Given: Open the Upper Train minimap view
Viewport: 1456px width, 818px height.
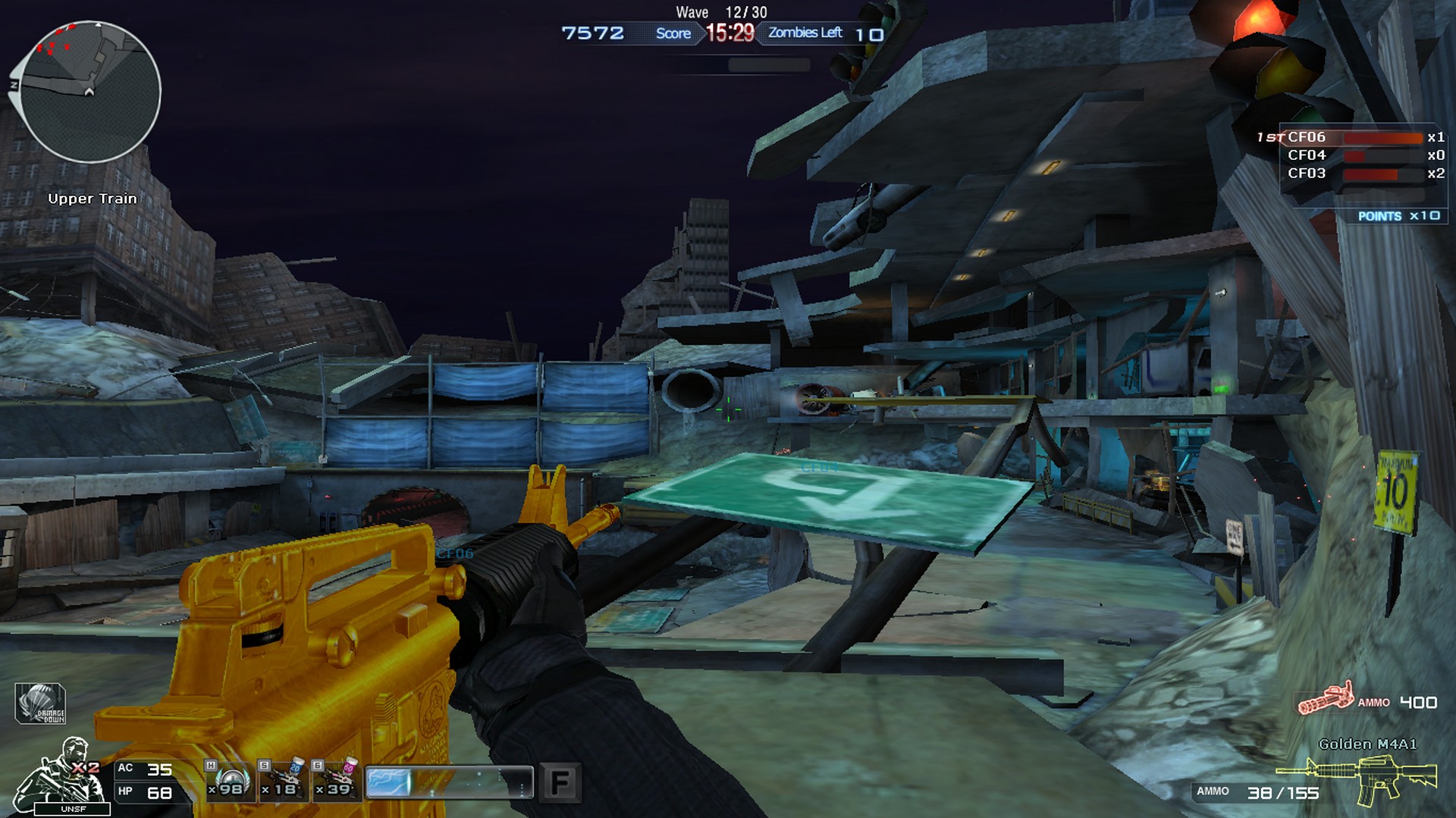Looking at the screenshot, I should click(91, 91).
